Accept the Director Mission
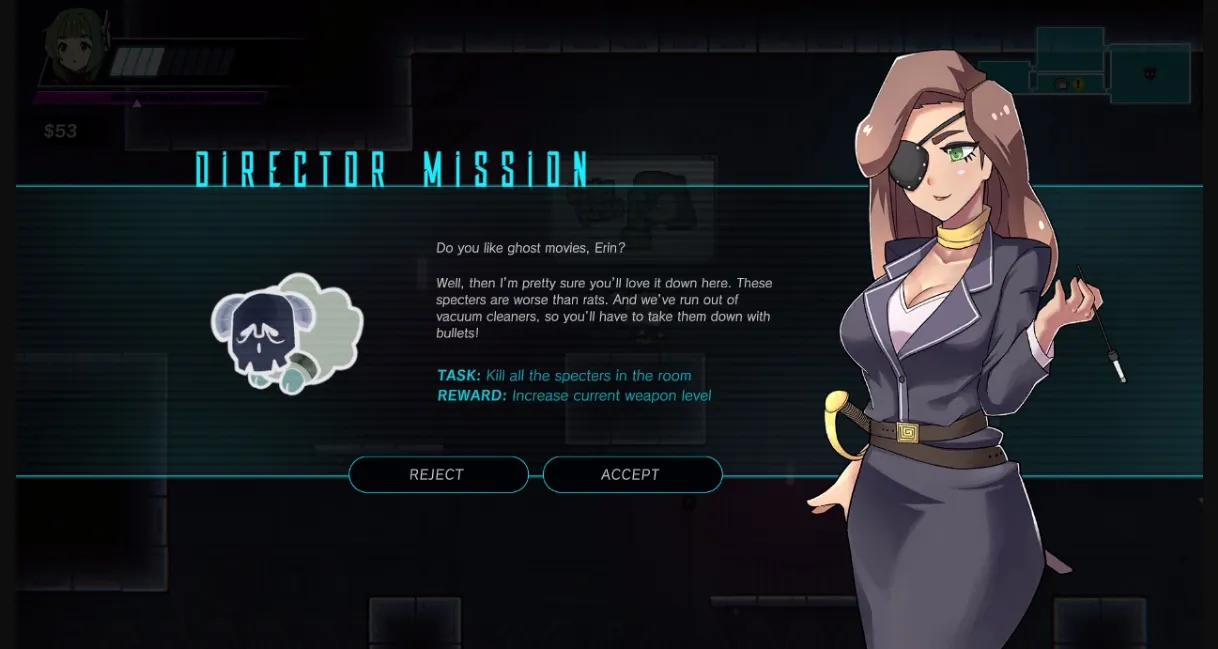1218x649 pixels. click(x=631, y=475)
